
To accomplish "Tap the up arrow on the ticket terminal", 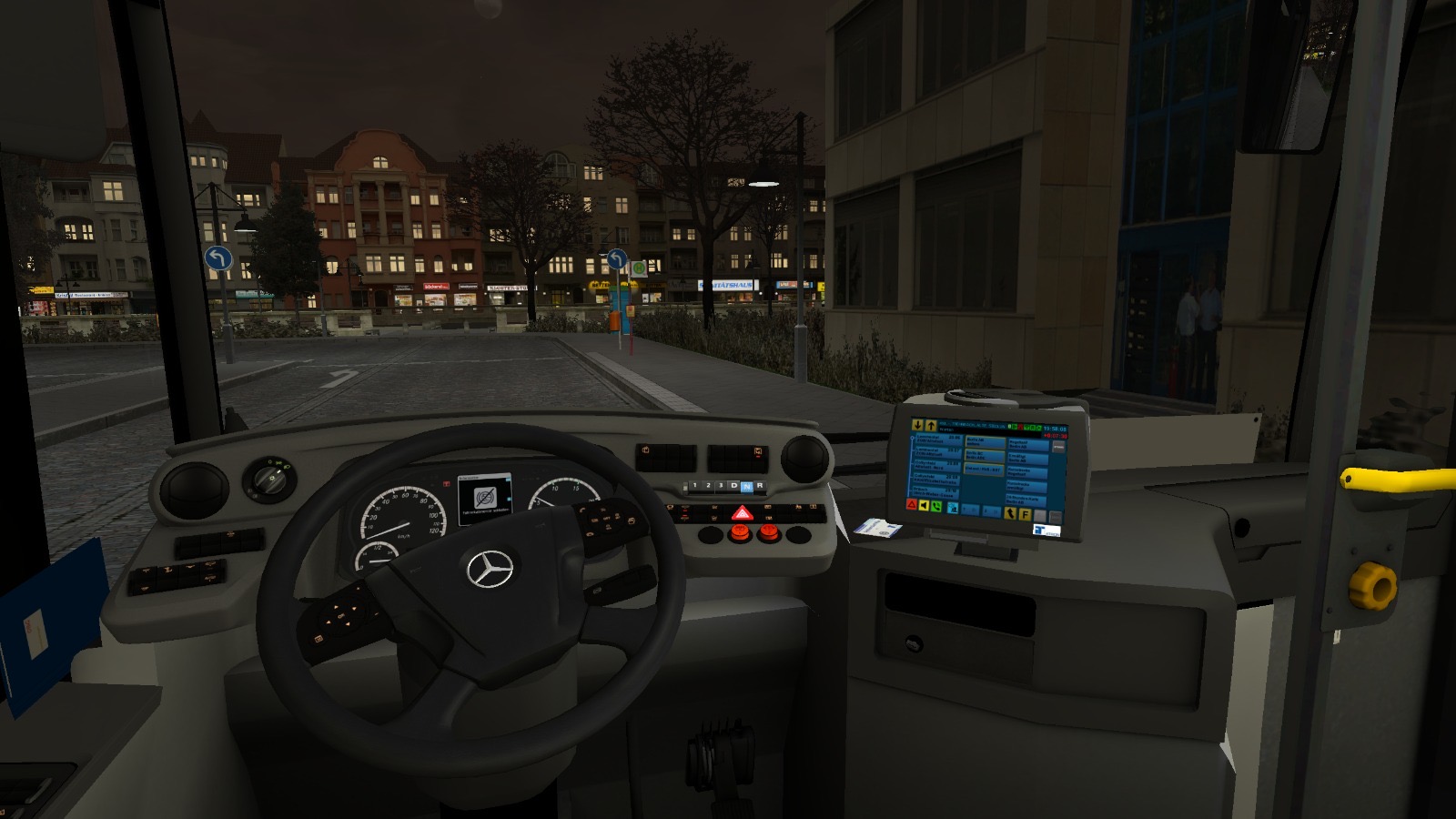I will (x=930, y=425).
